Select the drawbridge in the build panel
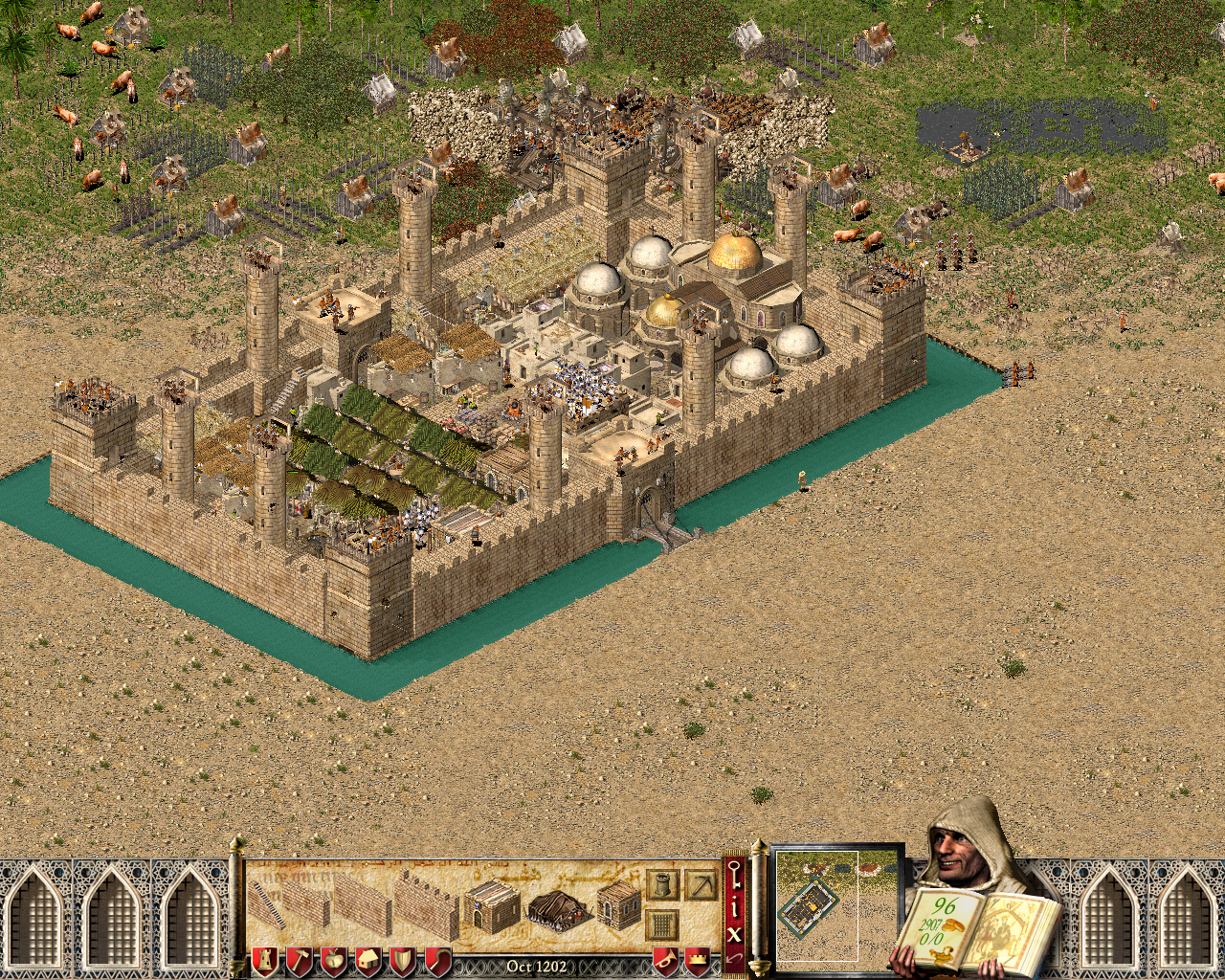 pos(558,909)
